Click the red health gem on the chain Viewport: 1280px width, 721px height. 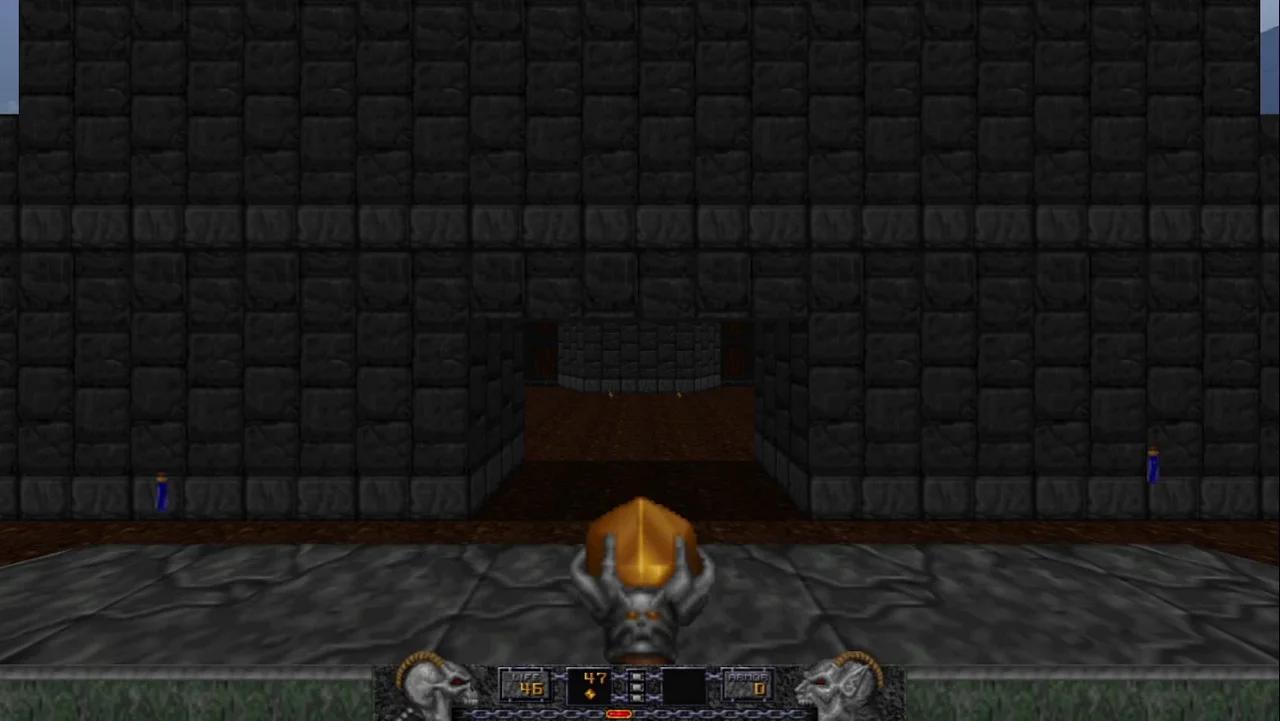pos(618,714)
